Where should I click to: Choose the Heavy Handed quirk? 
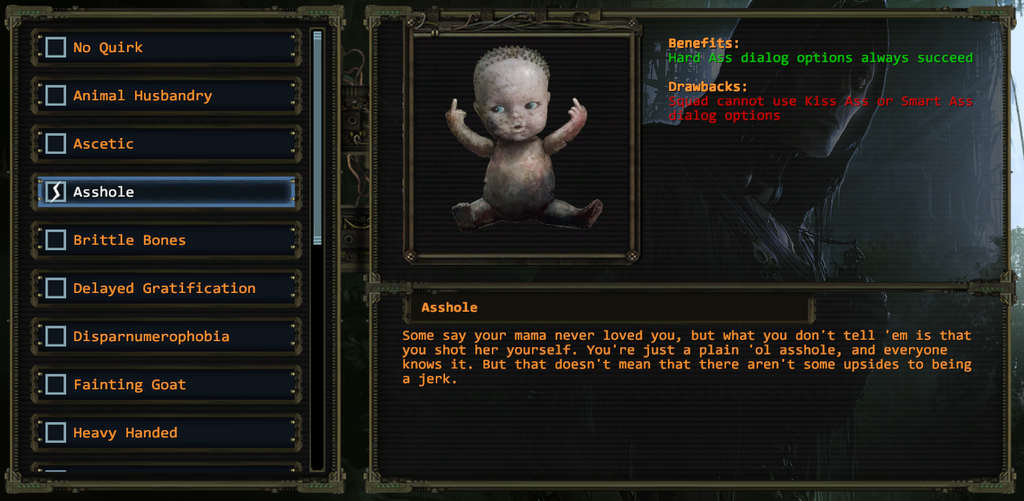(x=56, y=432)
